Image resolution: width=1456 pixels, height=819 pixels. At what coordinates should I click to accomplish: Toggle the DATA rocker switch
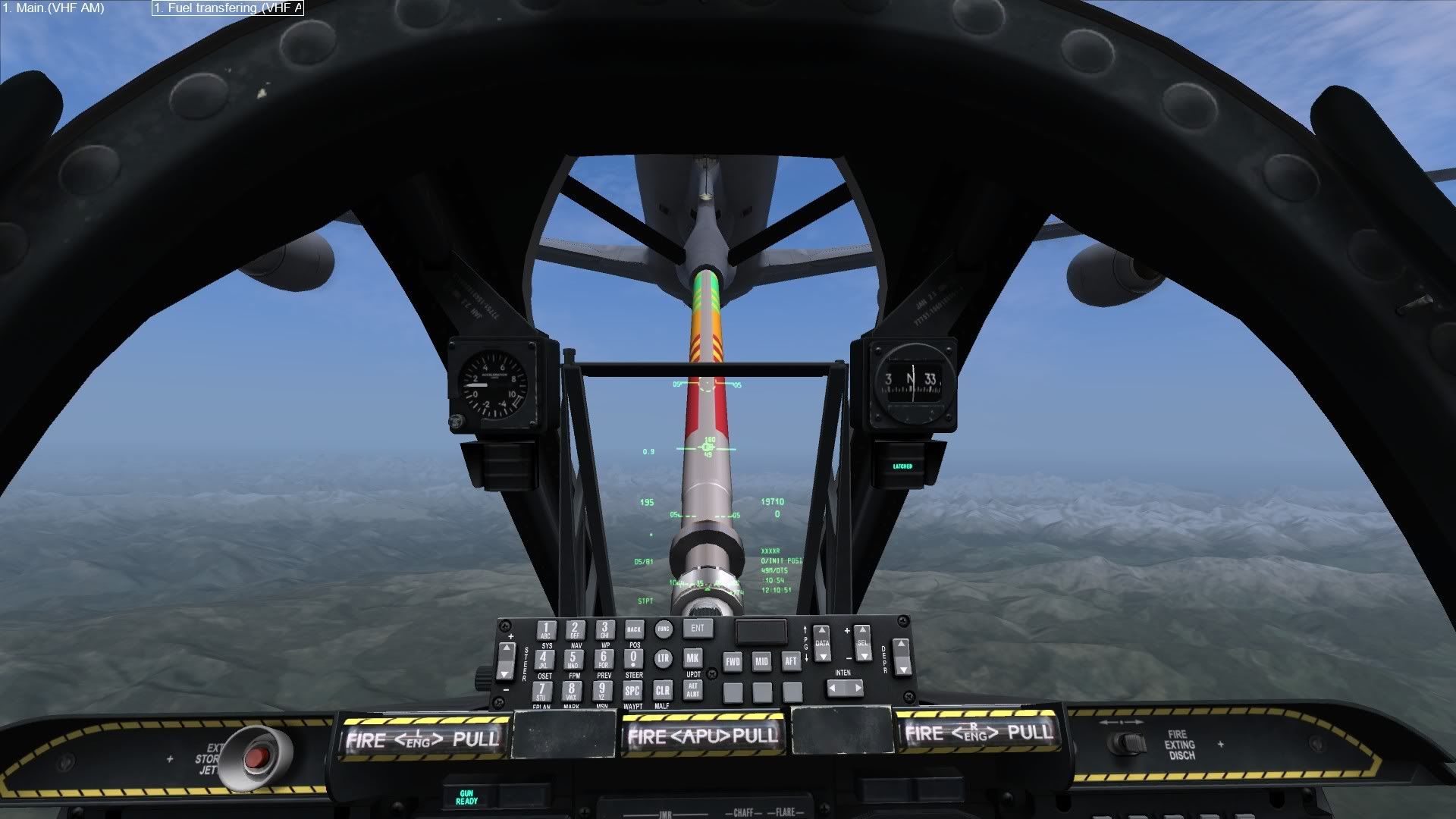point(822,643)
